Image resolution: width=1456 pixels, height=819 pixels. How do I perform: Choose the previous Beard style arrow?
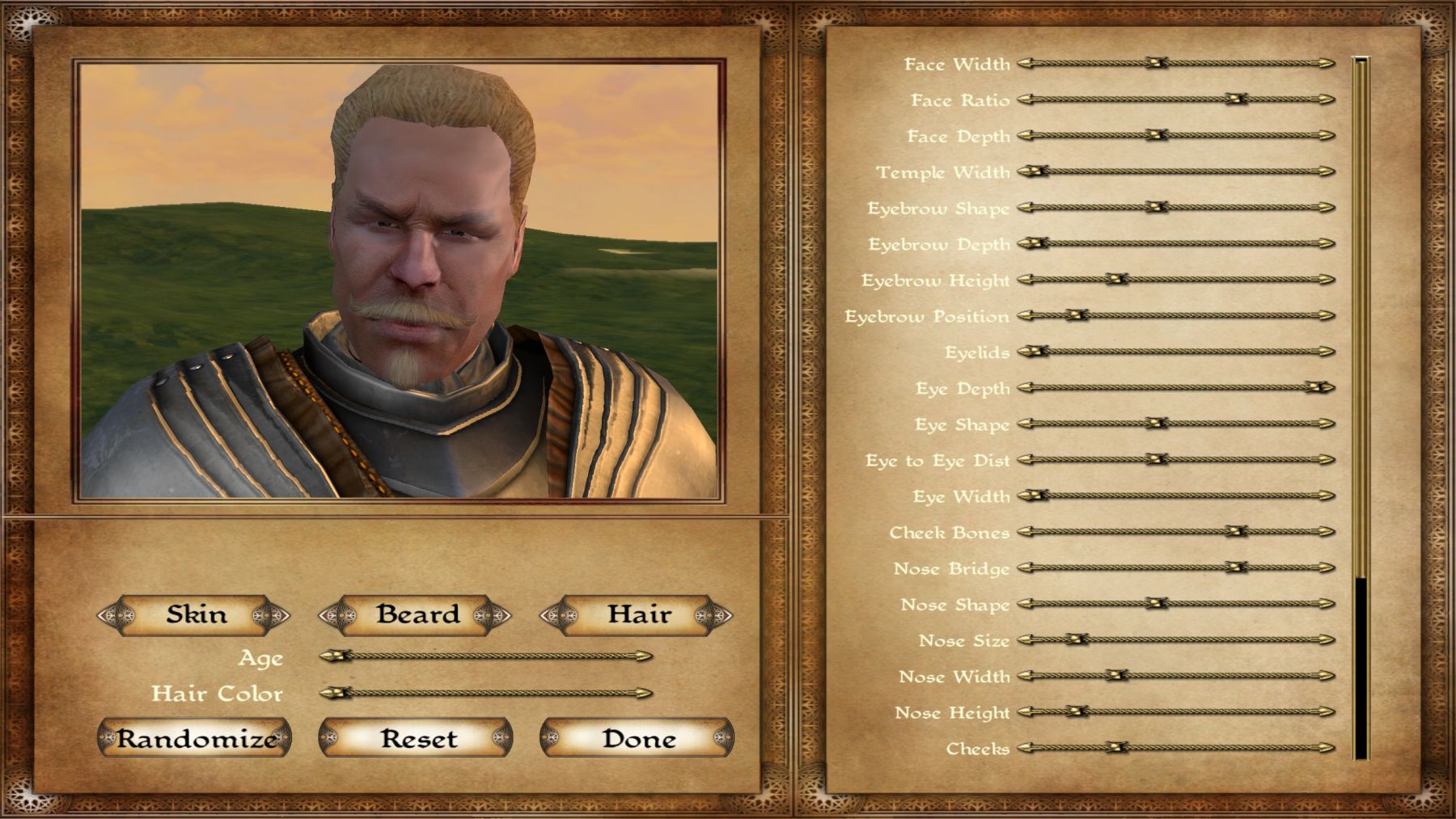[x=335, y=616]
